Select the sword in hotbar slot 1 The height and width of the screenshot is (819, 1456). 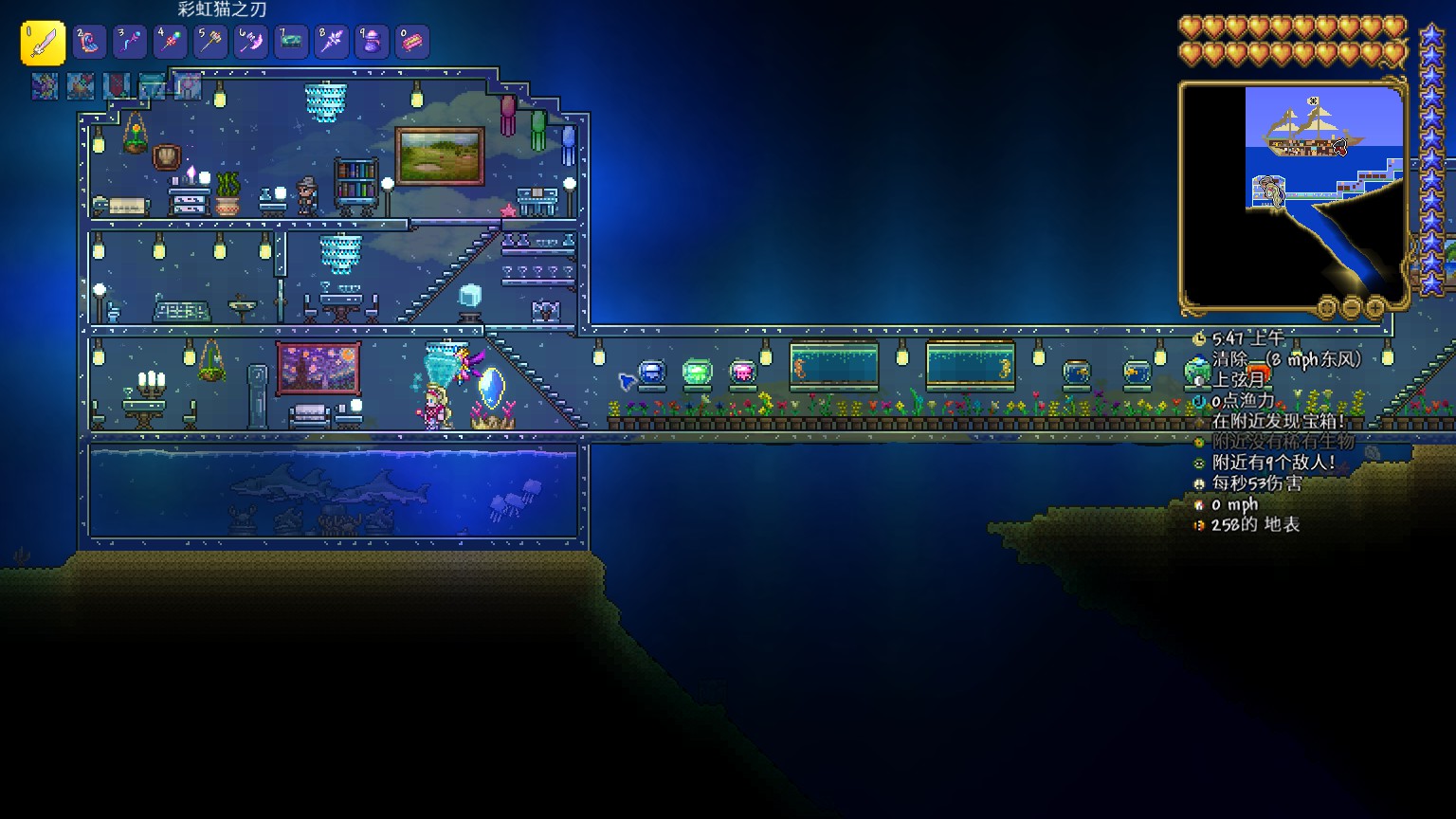43,43
